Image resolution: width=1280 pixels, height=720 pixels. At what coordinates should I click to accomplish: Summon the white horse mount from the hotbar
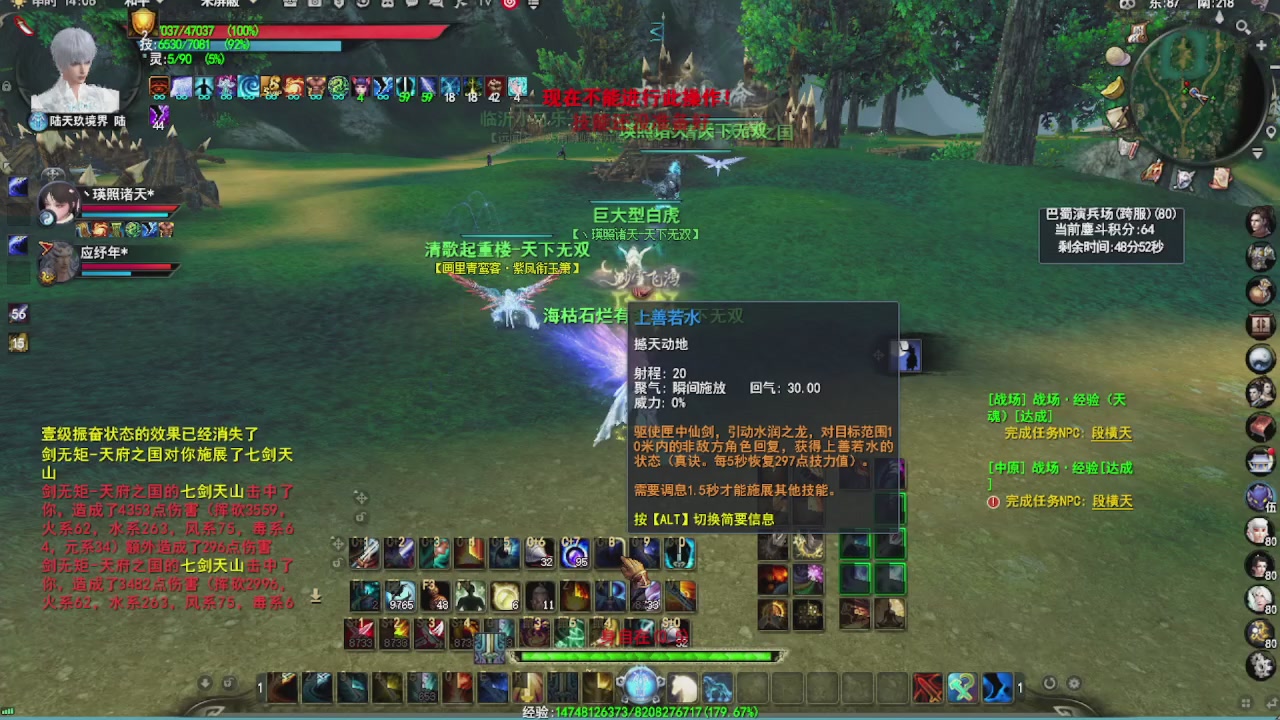(x=685, y=688)
